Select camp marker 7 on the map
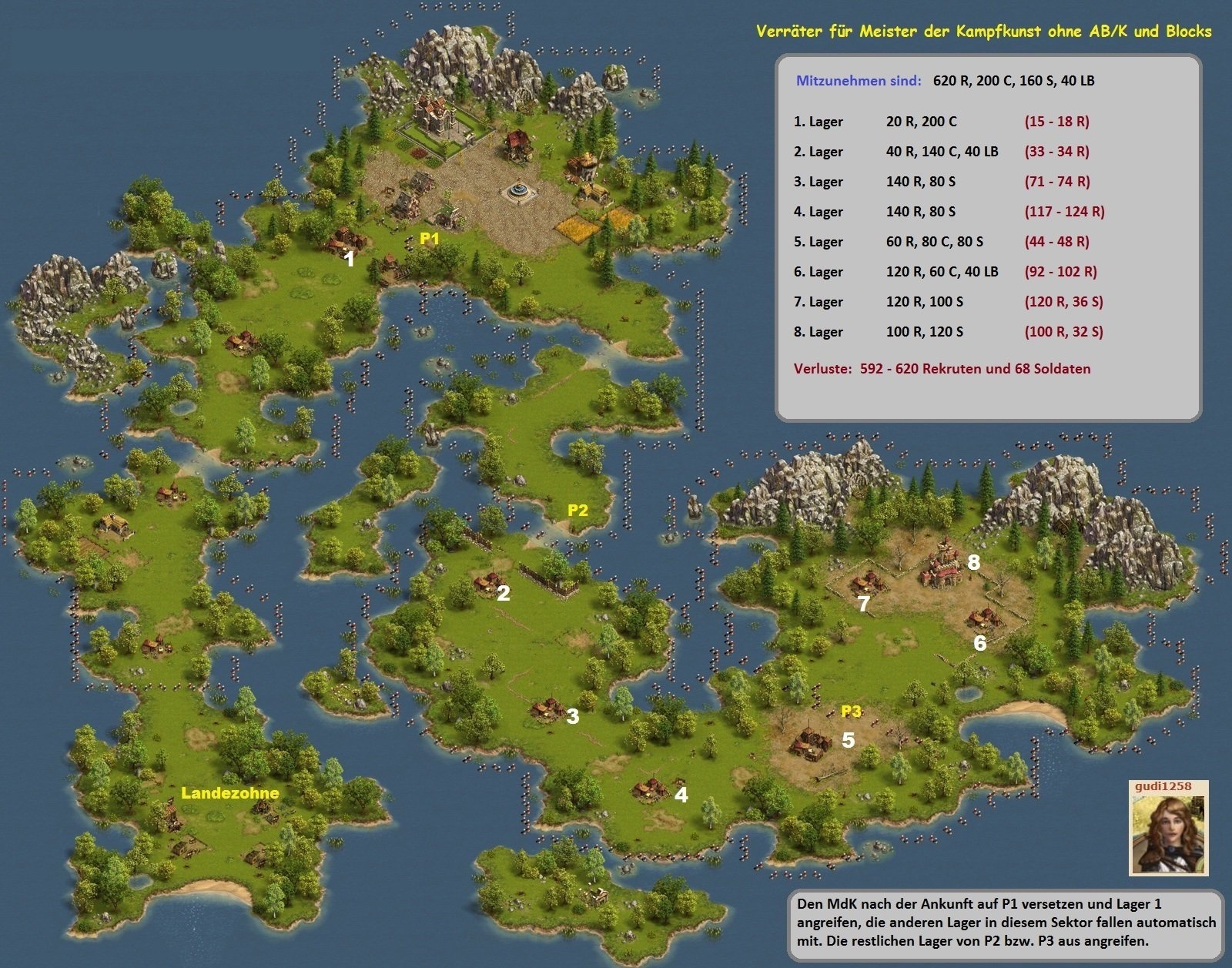The image size is (1232, 968). coord(864,605)
